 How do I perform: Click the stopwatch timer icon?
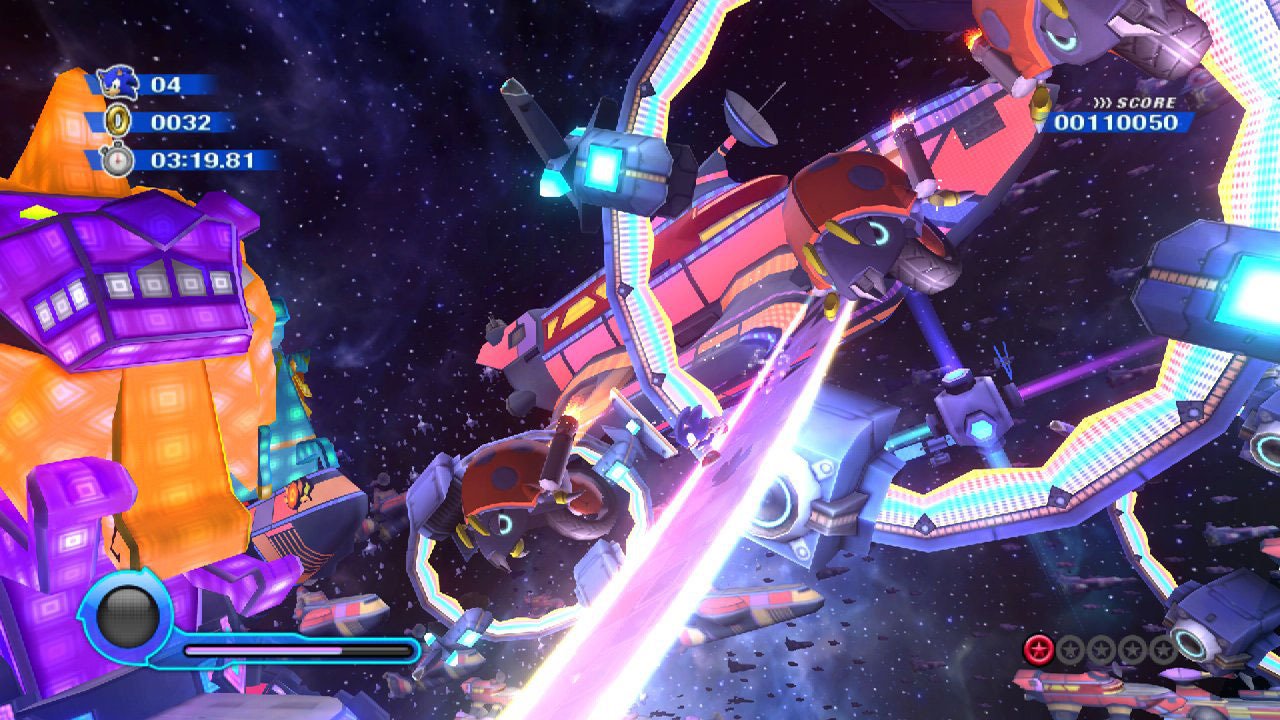(119, 159)
